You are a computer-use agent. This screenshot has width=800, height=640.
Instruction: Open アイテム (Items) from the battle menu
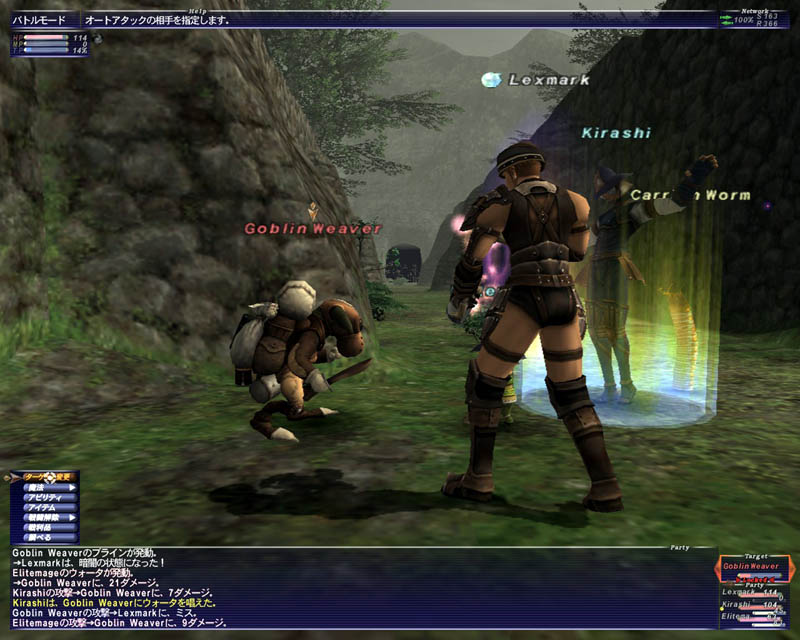click(47, 507)
